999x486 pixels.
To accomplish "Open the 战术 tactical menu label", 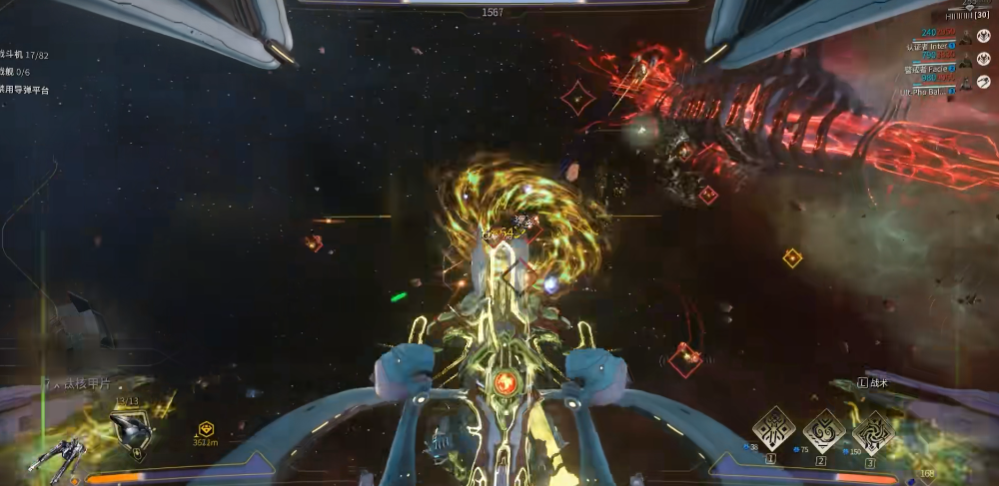I will coord(876,383).
